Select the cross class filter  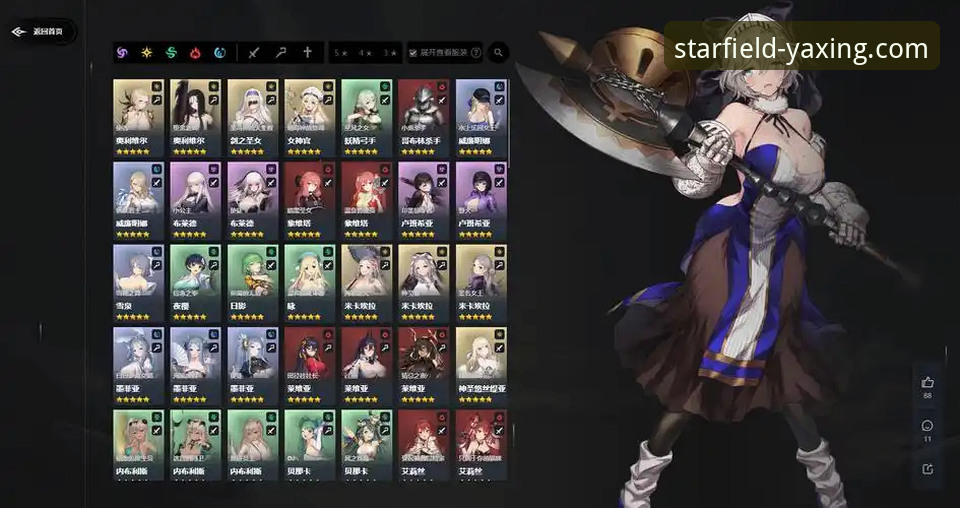pyautogui.click(x=307, y=52)
